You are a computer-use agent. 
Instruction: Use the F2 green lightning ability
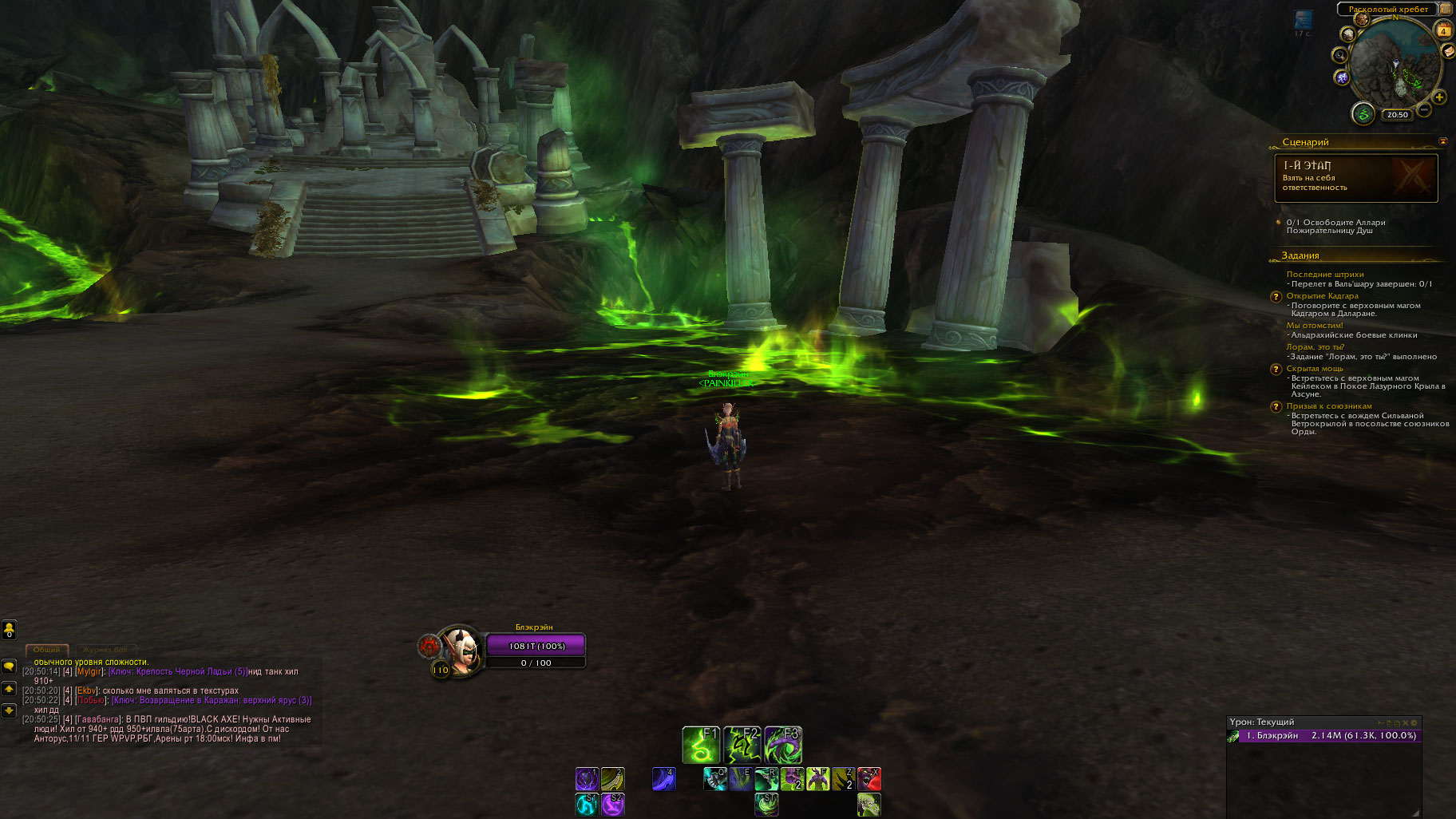click(742, 746)
